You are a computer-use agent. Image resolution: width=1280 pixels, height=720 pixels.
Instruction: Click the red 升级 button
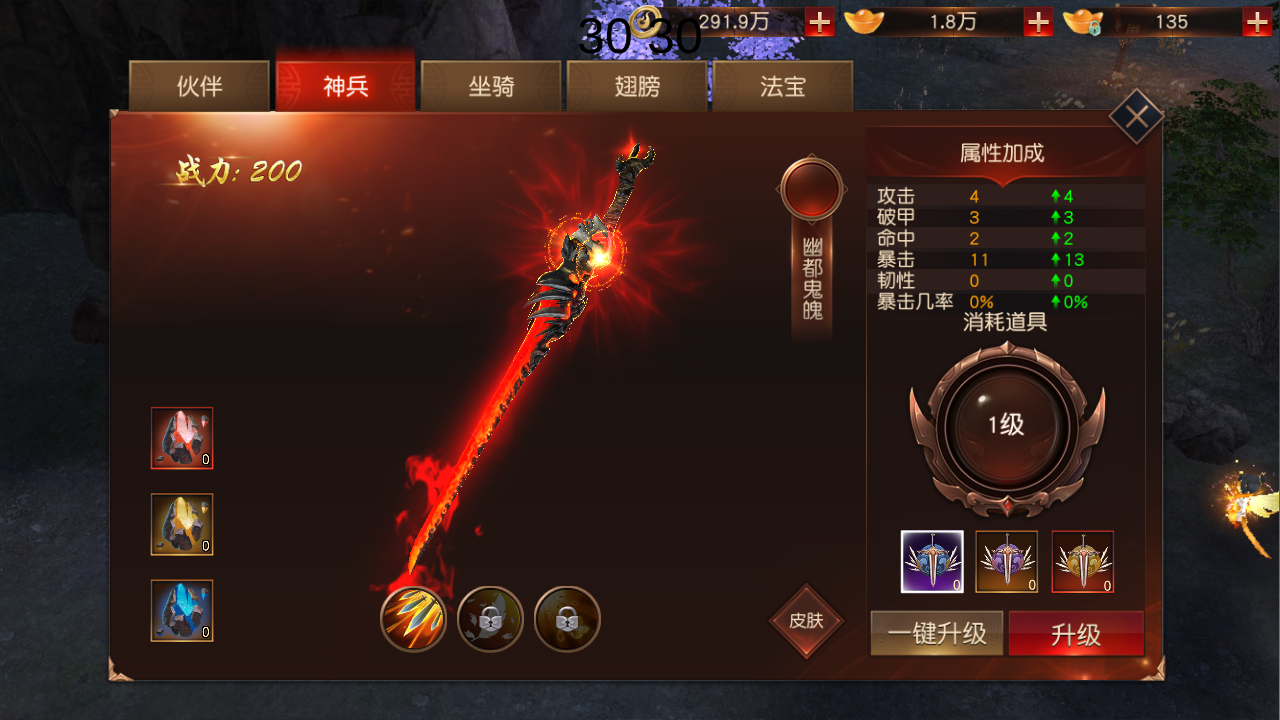click(x=1076, y=634)
